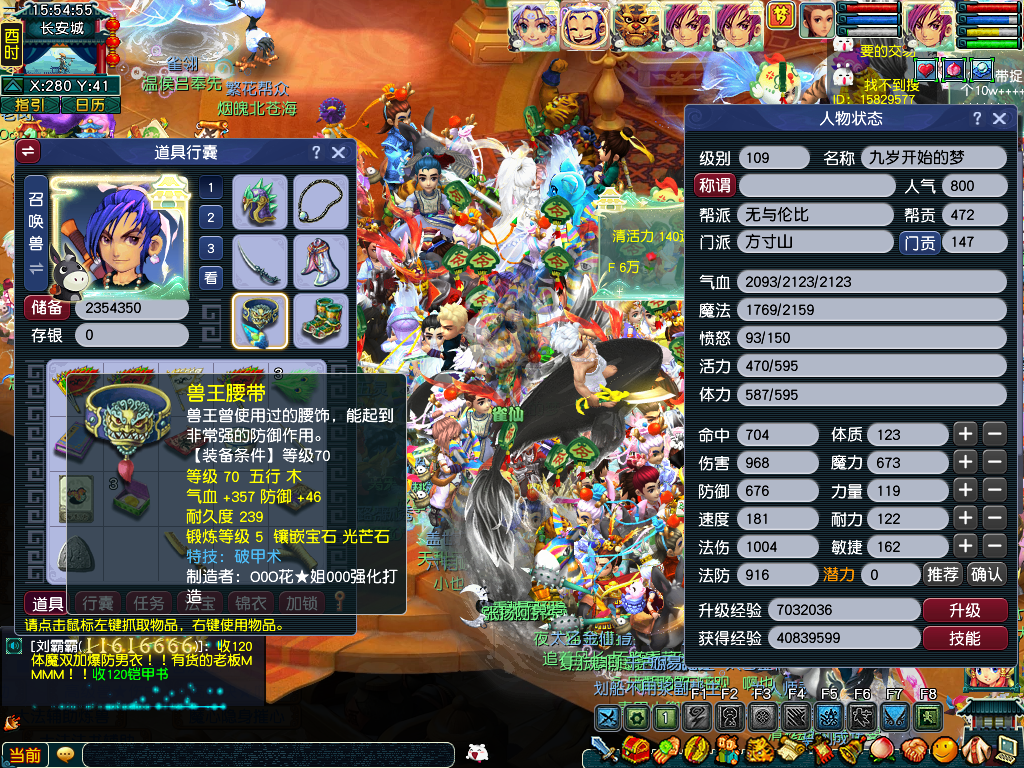Viewport: 1024px width, 768px height.
Task: Open the 称谓 title button
Action: click(x=715, y=185)
